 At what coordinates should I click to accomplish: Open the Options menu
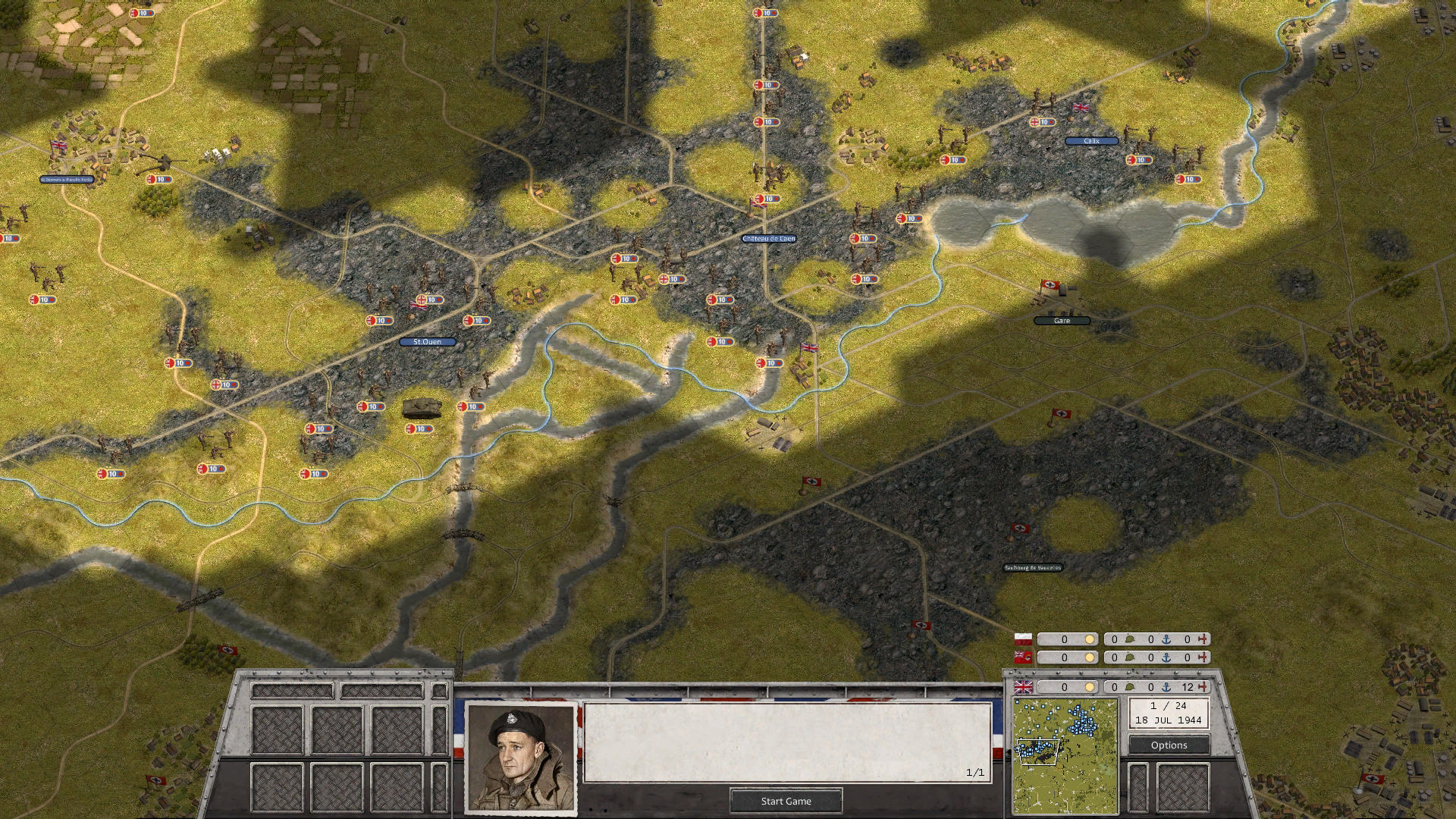pyautogui.click(x=1168, y=745)
